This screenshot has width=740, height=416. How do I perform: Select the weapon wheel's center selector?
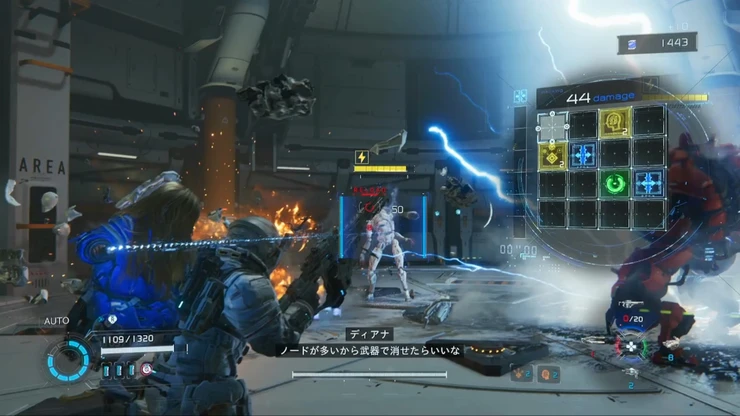point(632,346)
